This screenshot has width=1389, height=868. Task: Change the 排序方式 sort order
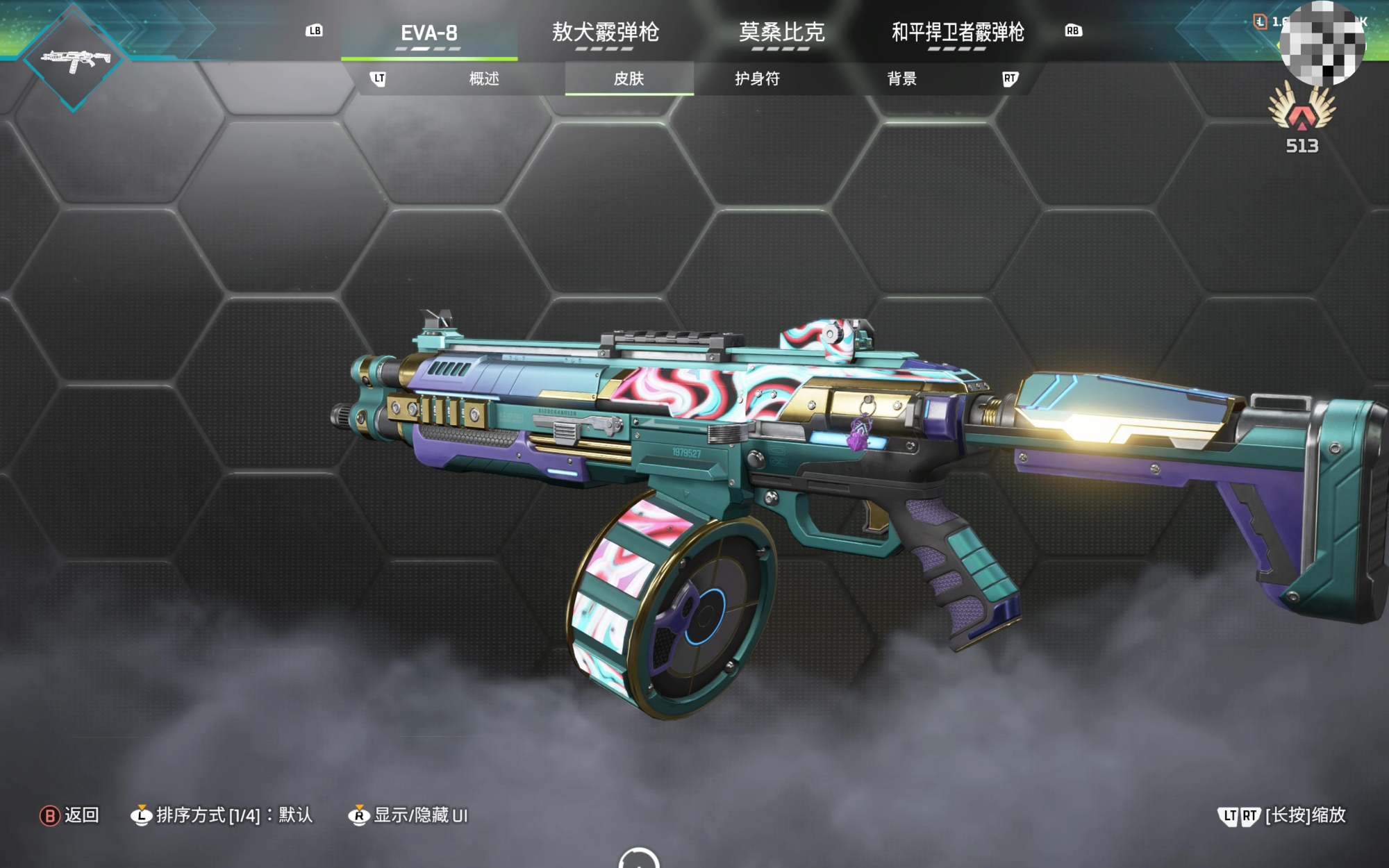222,815
